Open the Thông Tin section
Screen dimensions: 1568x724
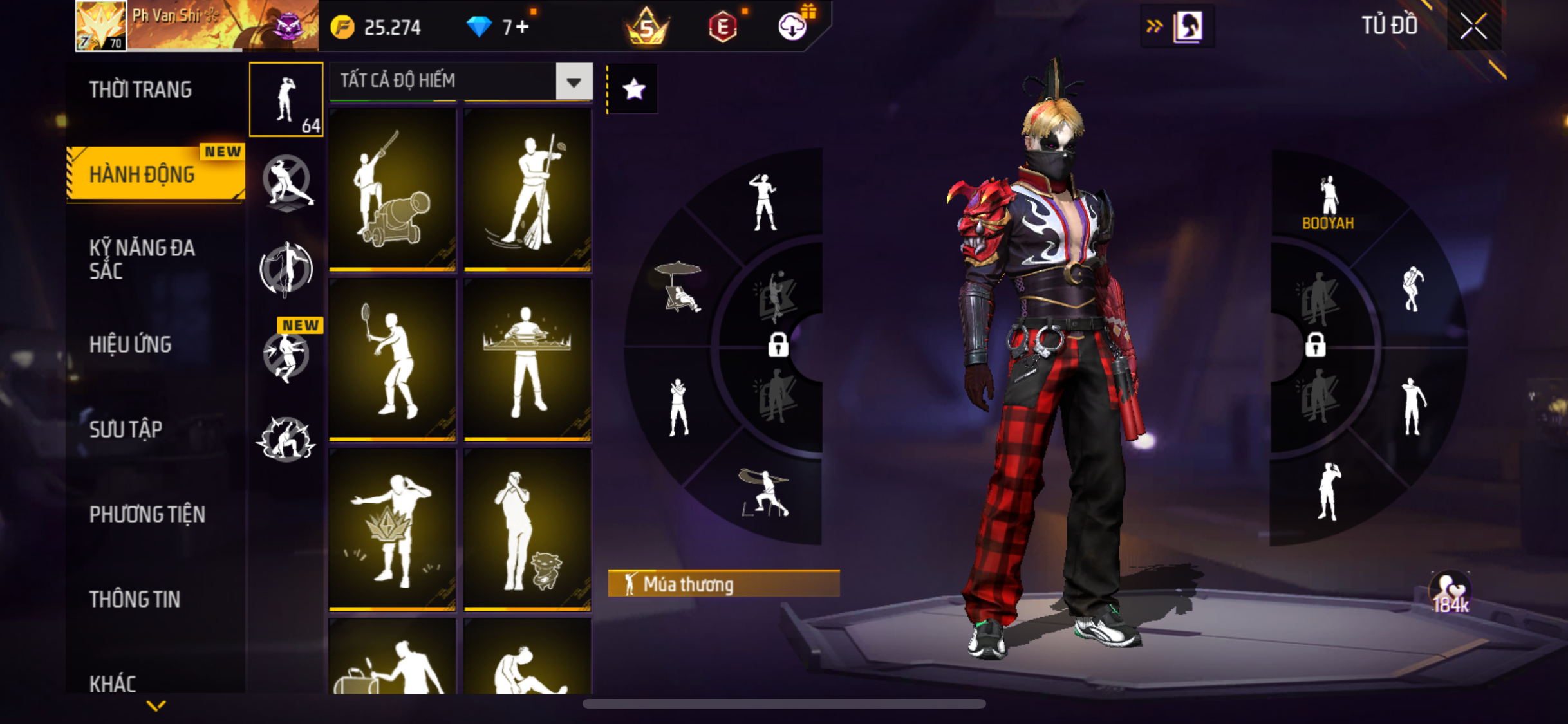135,599
